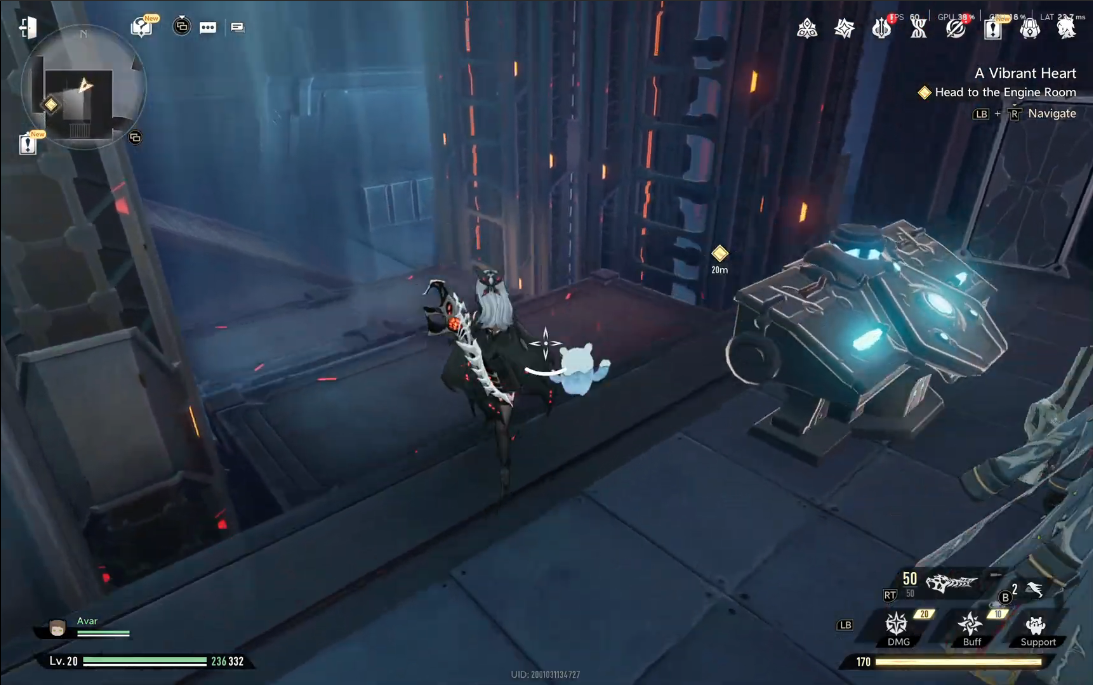
Task: Activate the DMG skill
Action: [x=898, y=627]
